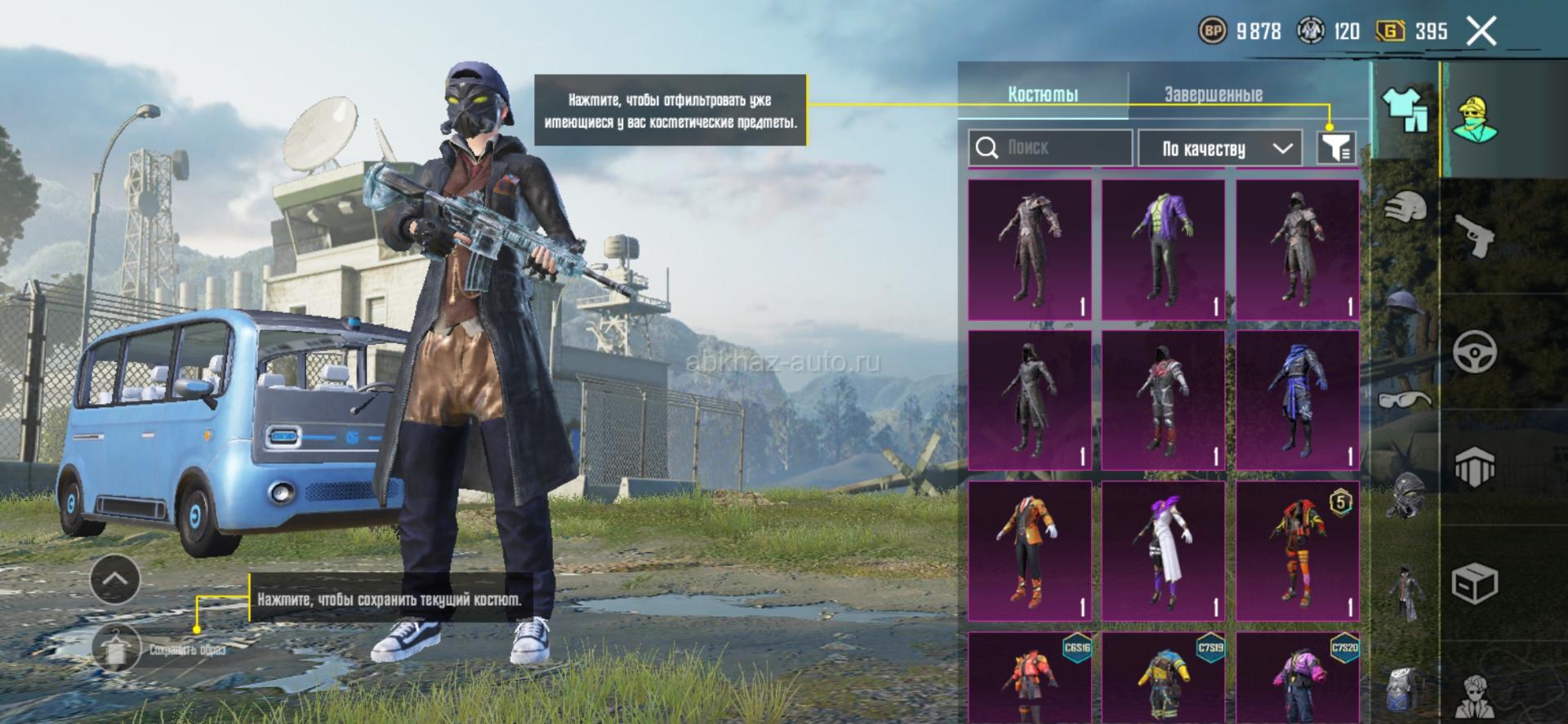Select the white and purple dress costume

click(1163, 551)
